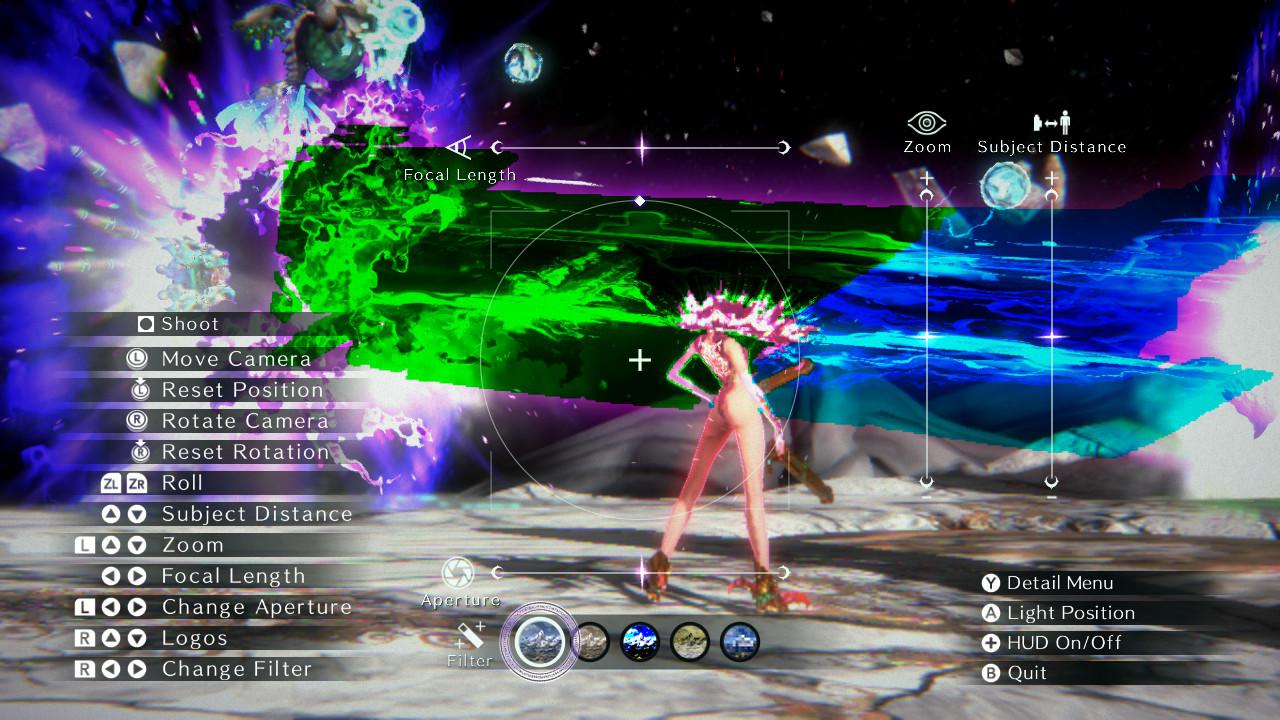Click the Zoom eye icon
The height and width of the screenshot is (720, 1280).
pos(926,122)
